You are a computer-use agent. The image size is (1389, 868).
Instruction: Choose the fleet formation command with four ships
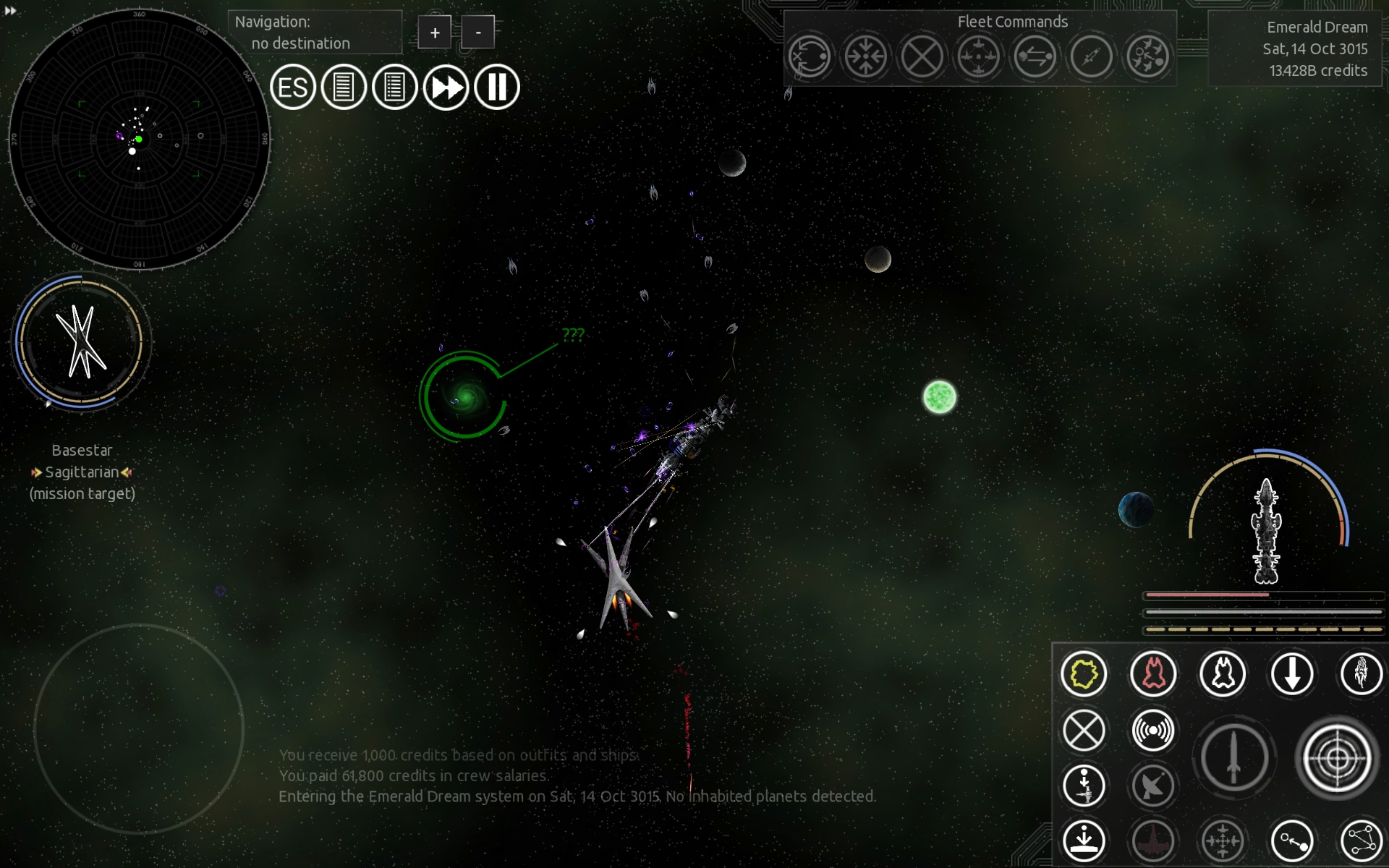tap(978, 56)
